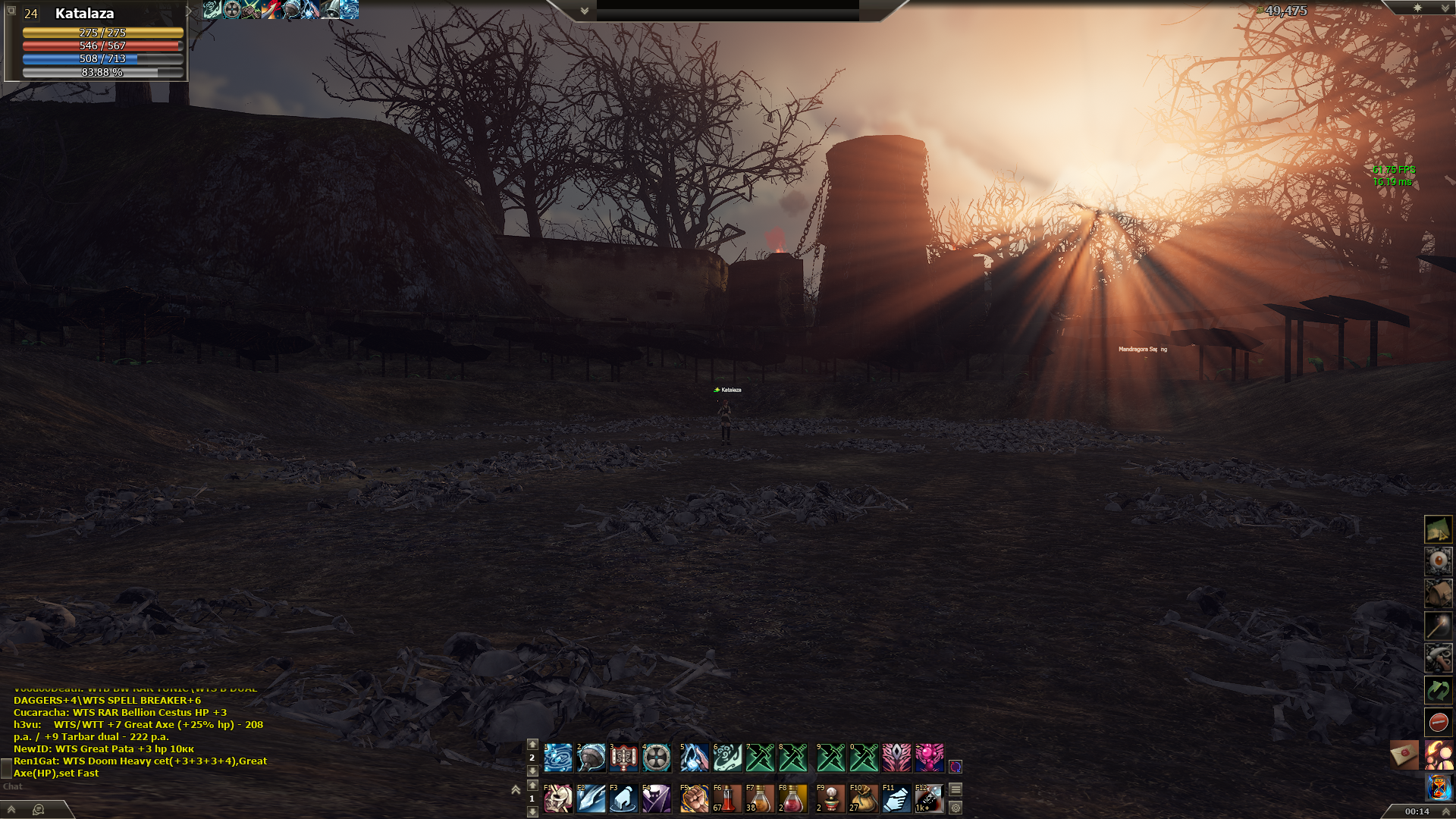Use the pink orb skill at the hotbar's end
This screenshot has height=819, width=1456.
930,758
